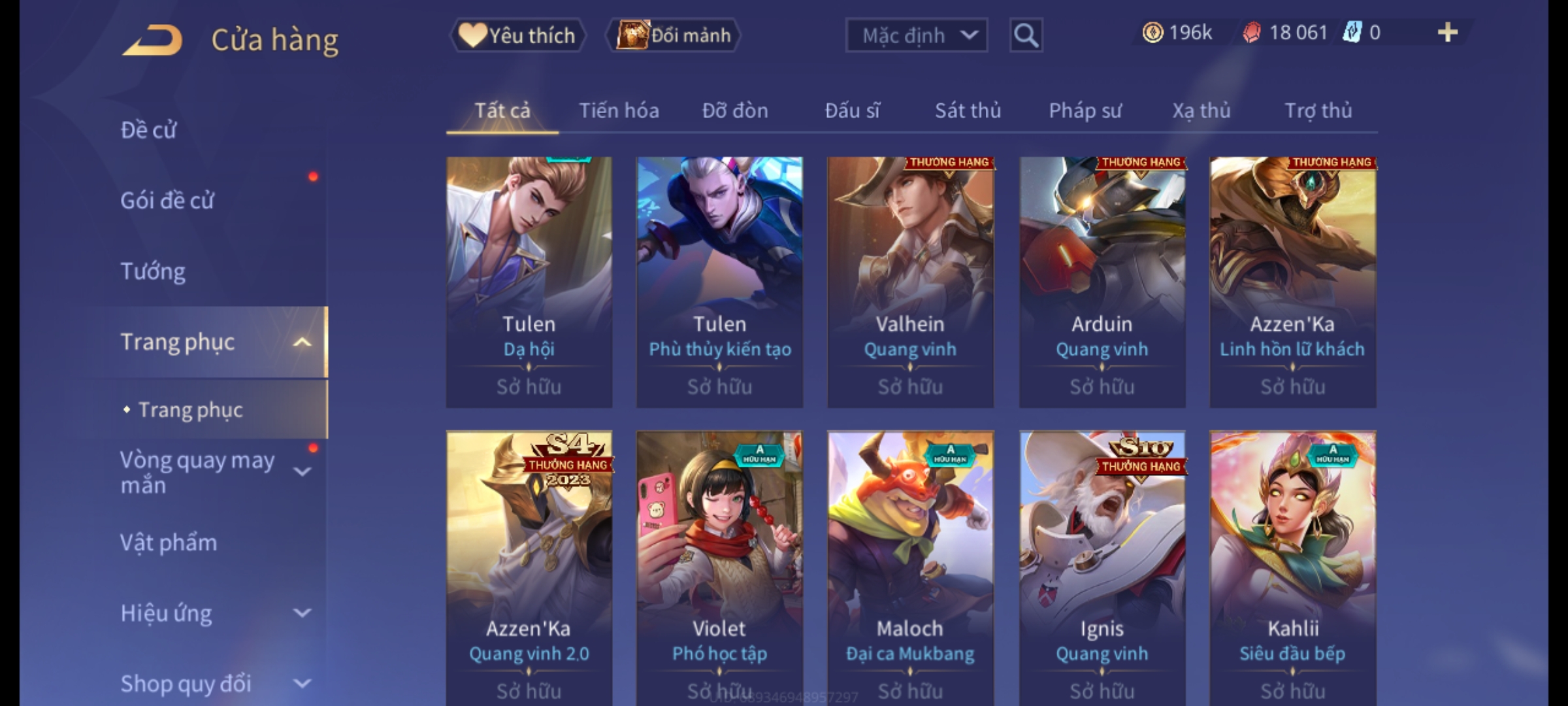Open the Đổi mảnh exchange
The width and height of the screenshot is (1568, 706).
pyautogui.click(x=674, y=35)
